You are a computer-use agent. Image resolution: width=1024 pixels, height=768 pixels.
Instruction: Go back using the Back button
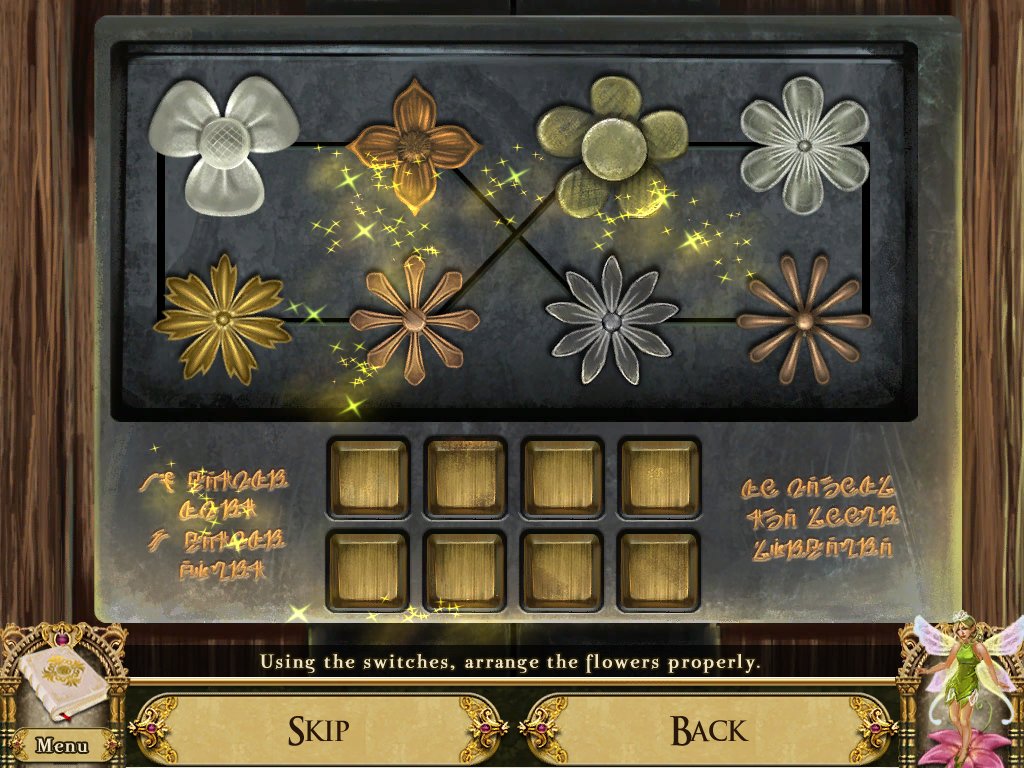(x=708, y=729)
